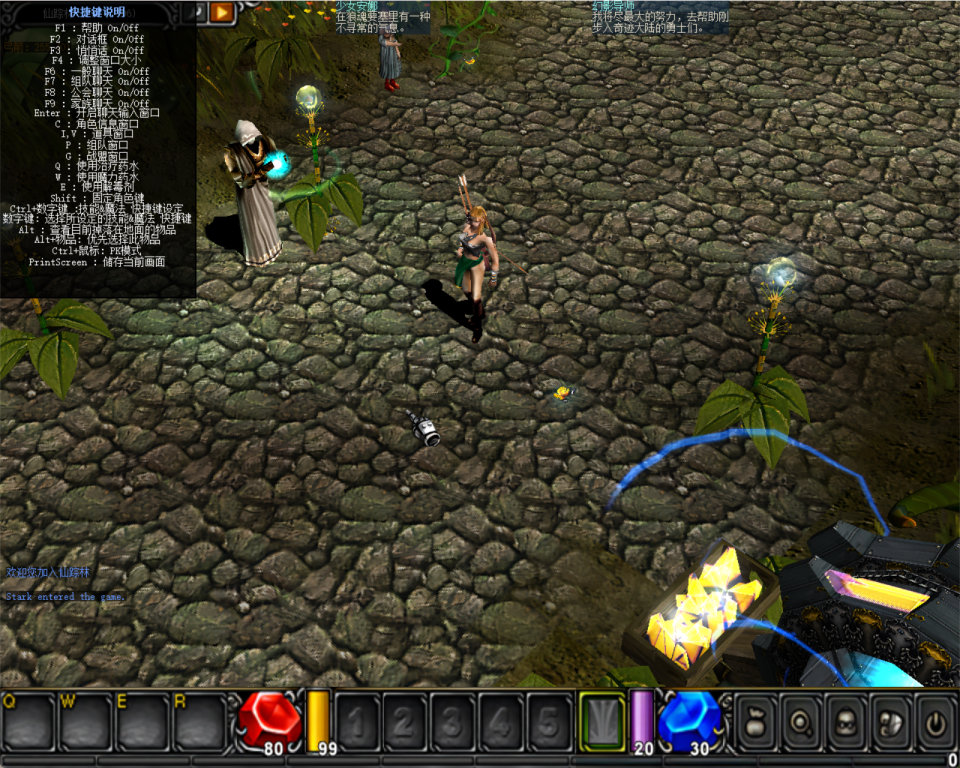This screenshot has height=768, width=960.
Task: Select the Q potion slot
Action: tap(28, 721)
